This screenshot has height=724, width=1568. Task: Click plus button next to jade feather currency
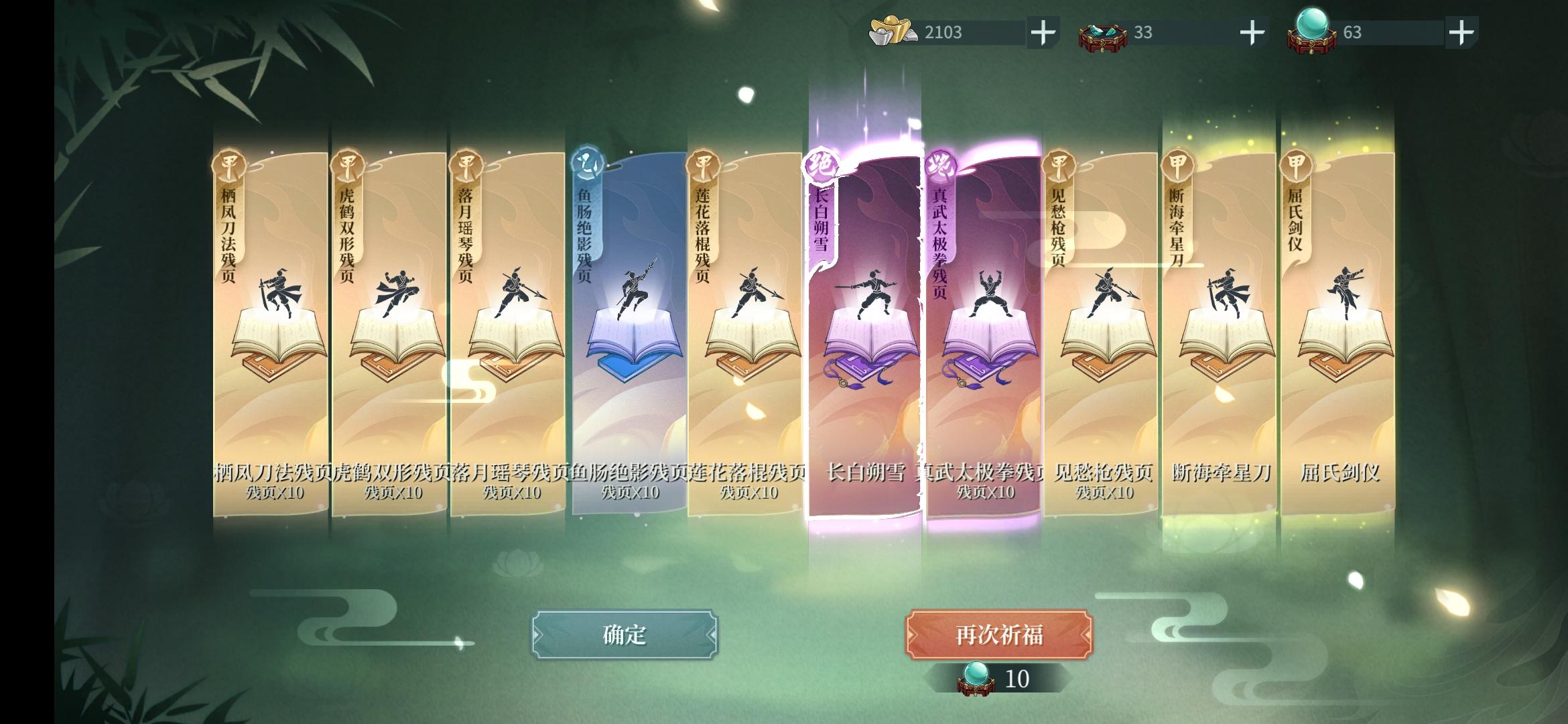(1252, 30)
